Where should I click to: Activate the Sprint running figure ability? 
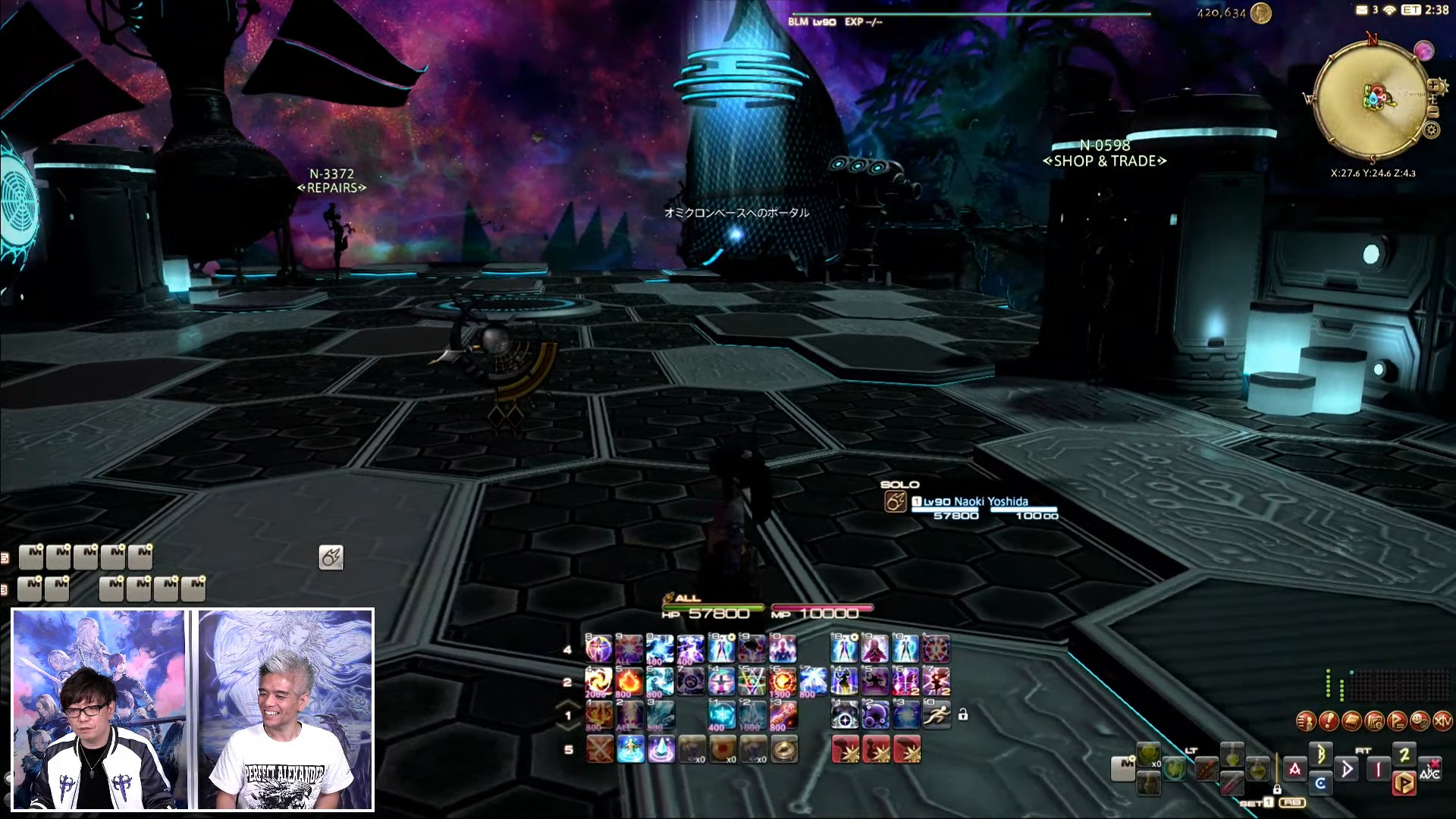coord(937,714)
